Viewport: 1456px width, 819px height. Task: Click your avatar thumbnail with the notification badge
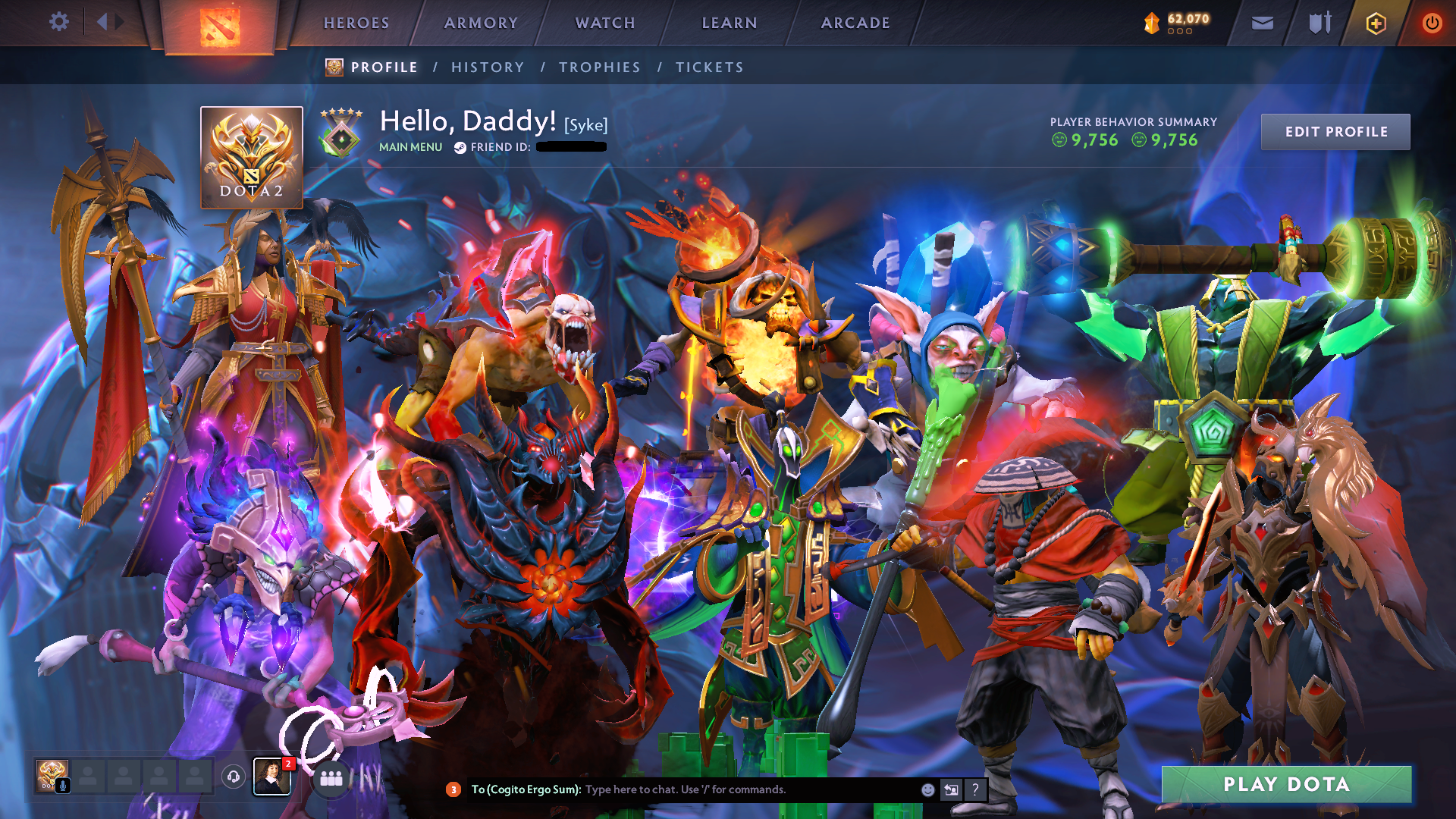(x=273, y=778)
